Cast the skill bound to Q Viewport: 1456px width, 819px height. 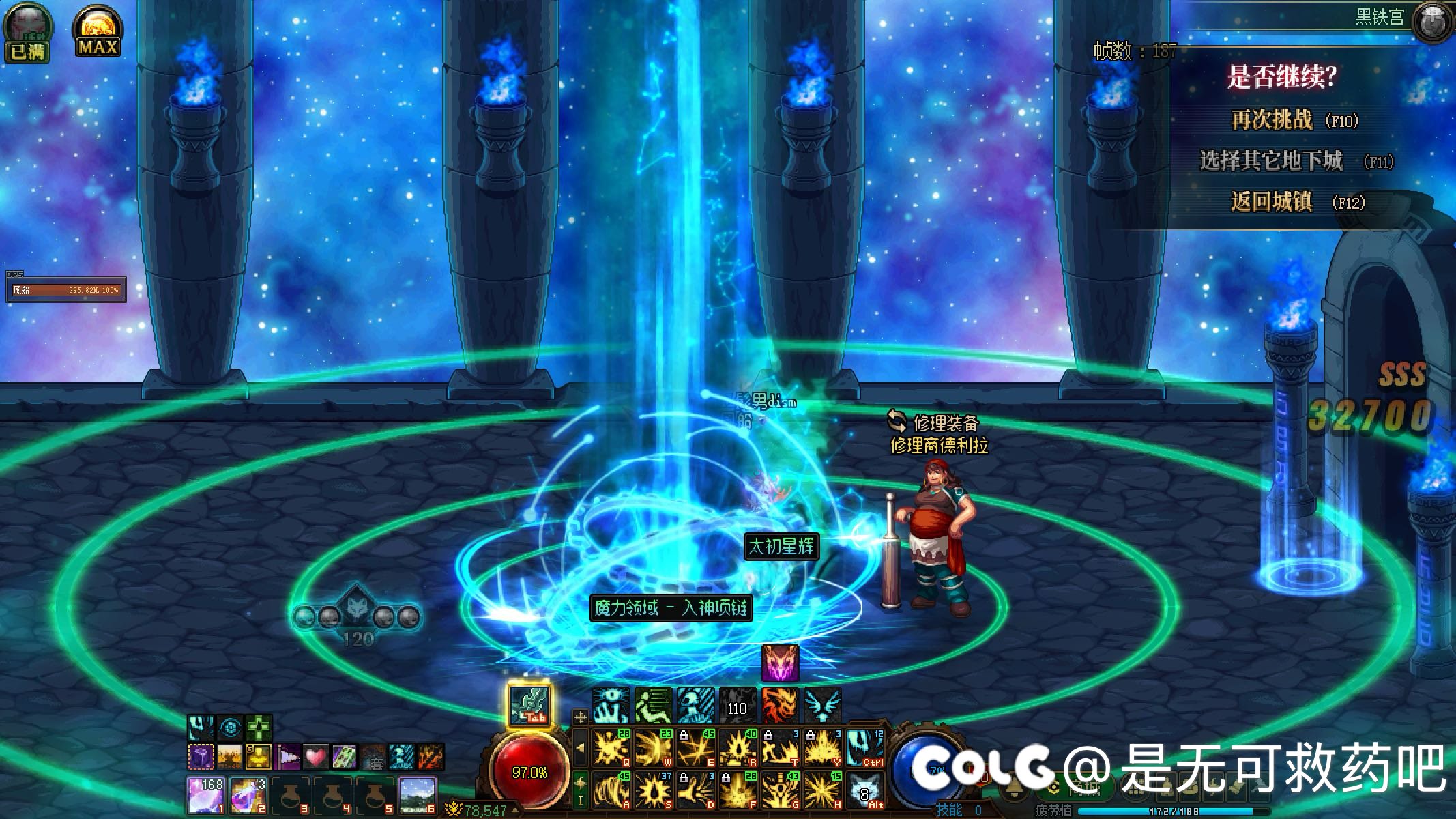click(611, 748)
